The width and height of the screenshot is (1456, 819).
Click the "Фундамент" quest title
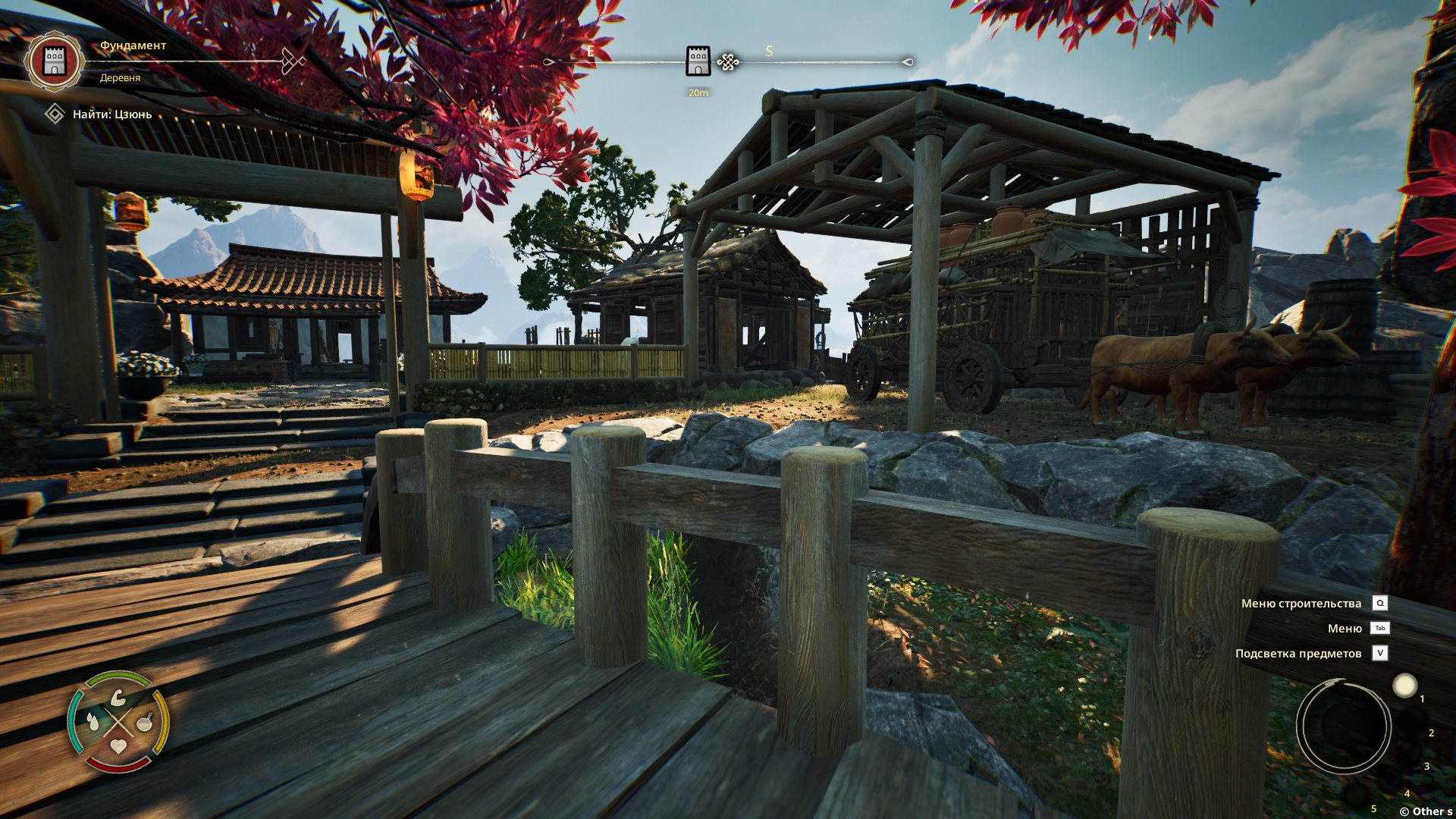point(133,45)
